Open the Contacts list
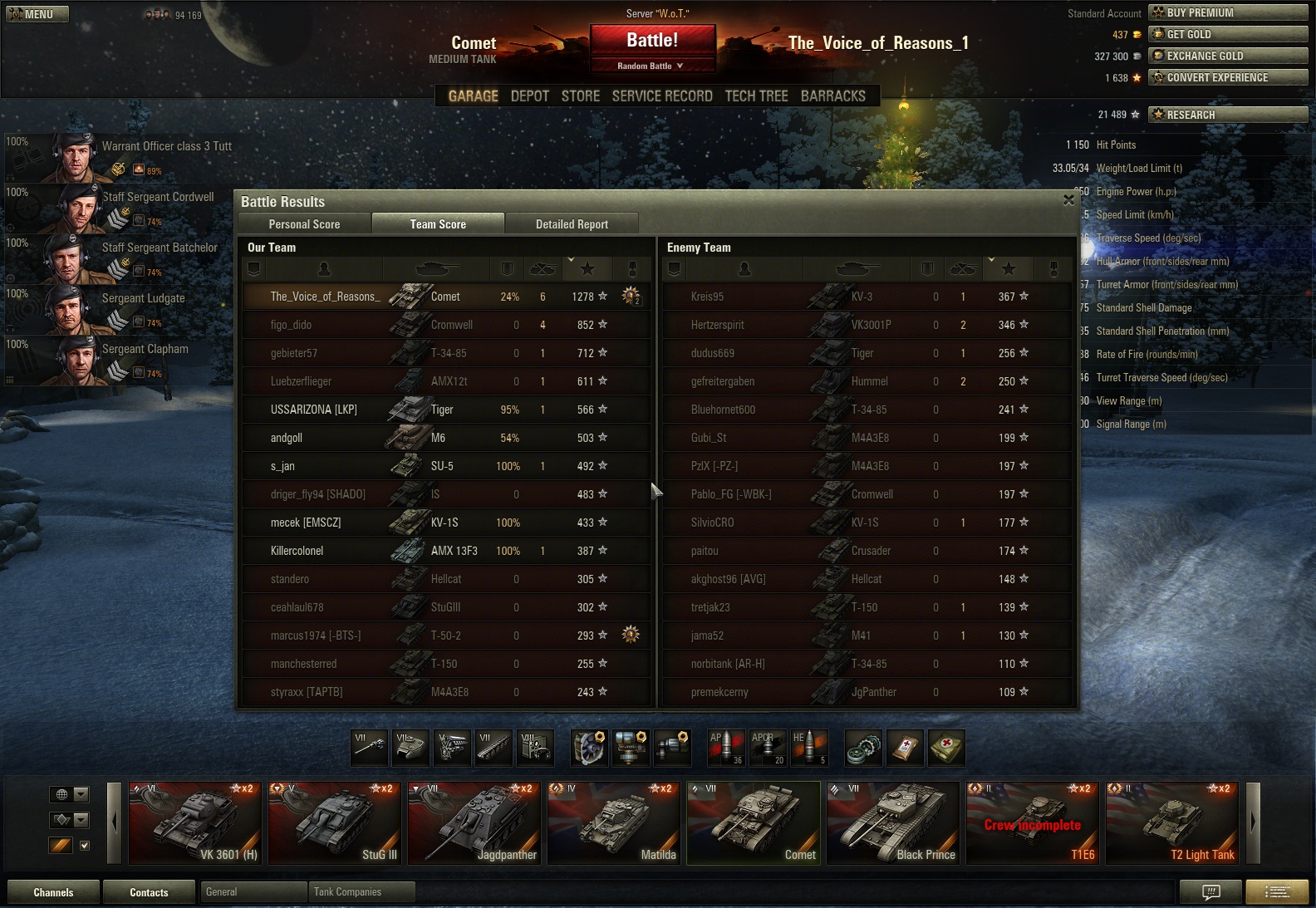This screenshot has height=908, width=1316. click(x=149, y=892)
